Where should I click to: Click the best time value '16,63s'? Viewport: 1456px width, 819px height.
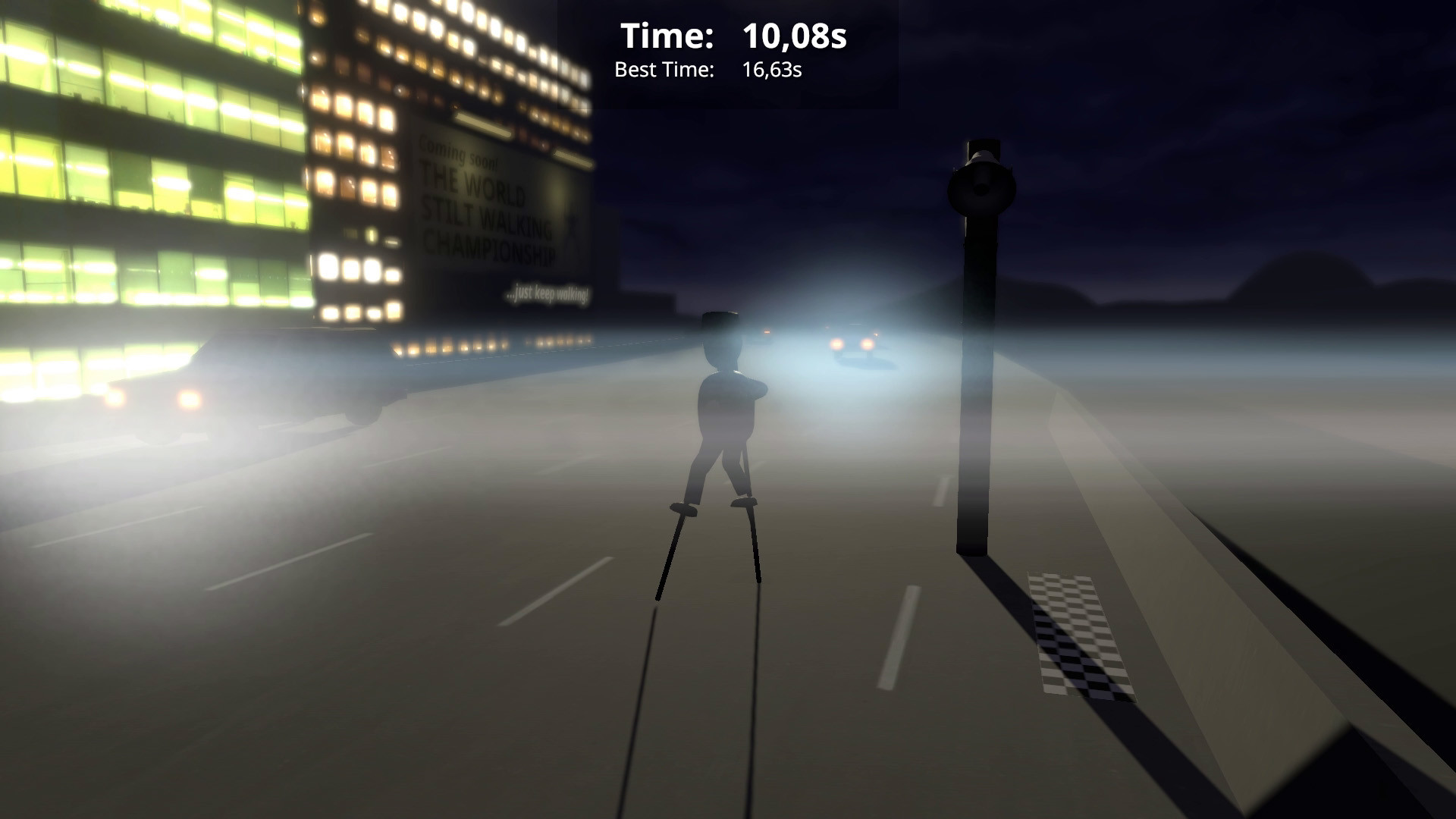(773, 70)
